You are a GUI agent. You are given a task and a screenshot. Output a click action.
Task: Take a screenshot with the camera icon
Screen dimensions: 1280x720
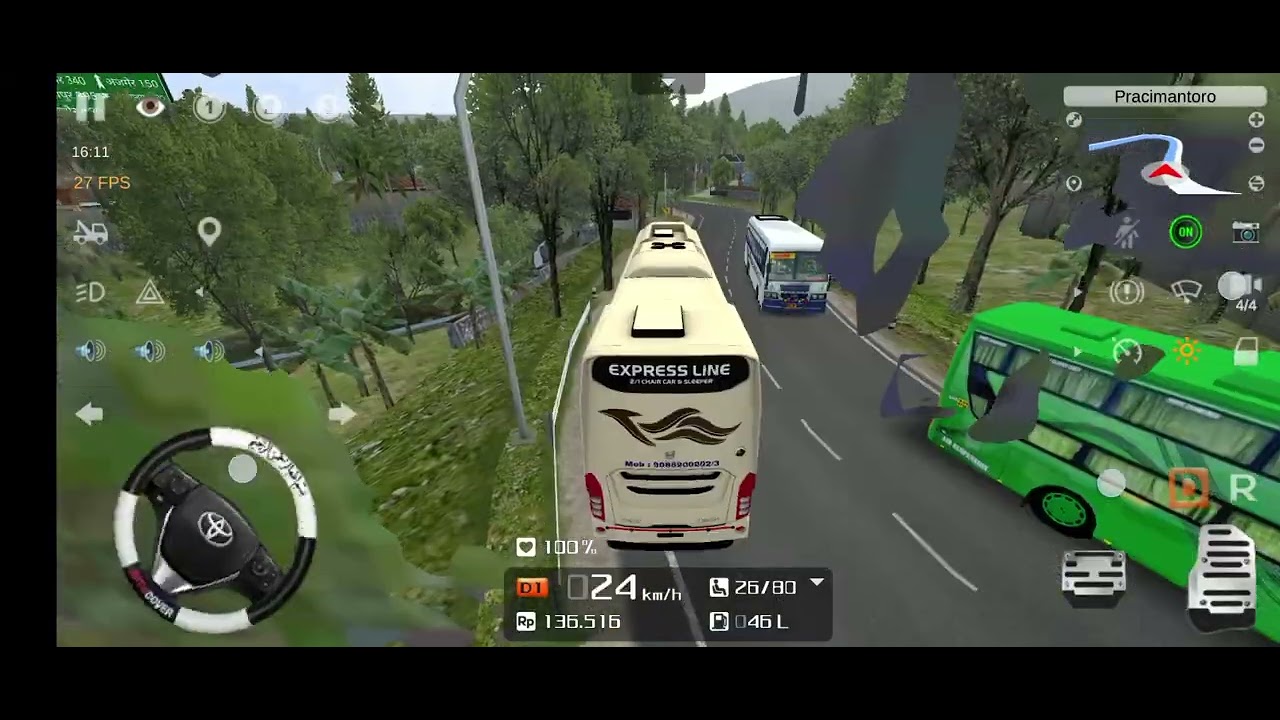[x=1245, y=233]
